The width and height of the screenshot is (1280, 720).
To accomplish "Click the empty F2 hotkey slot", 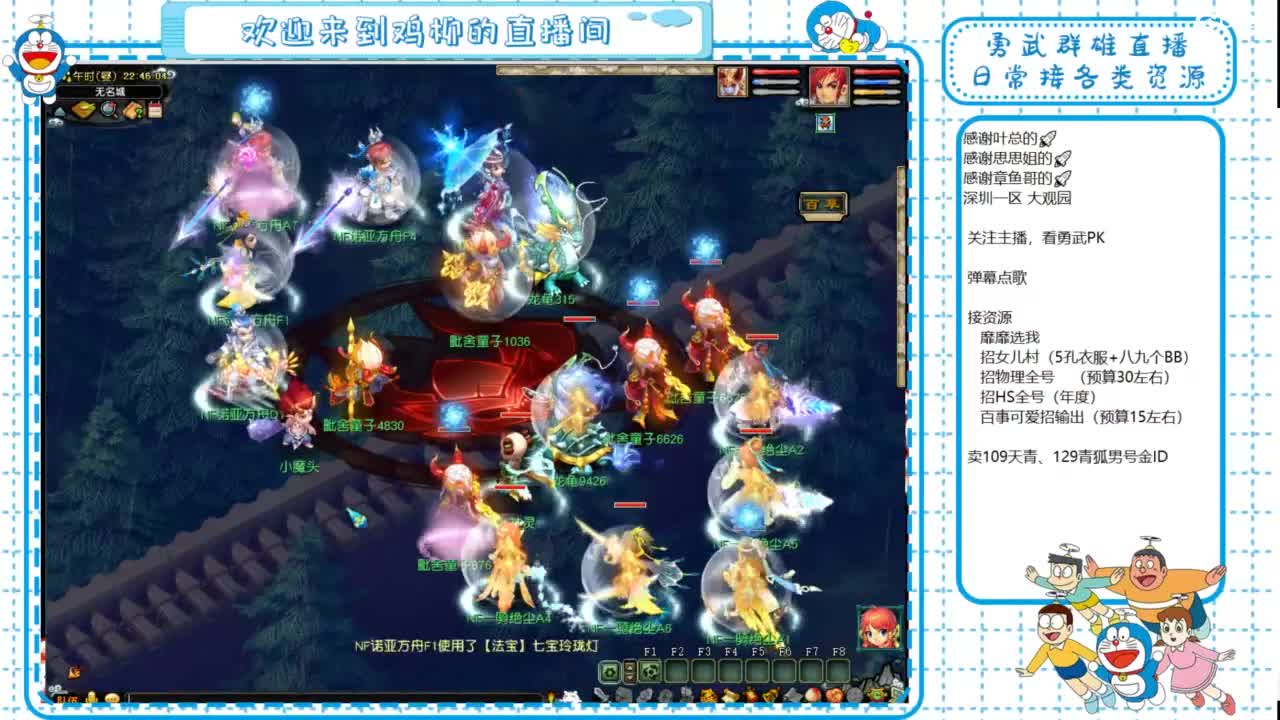I will click(676, 670).
